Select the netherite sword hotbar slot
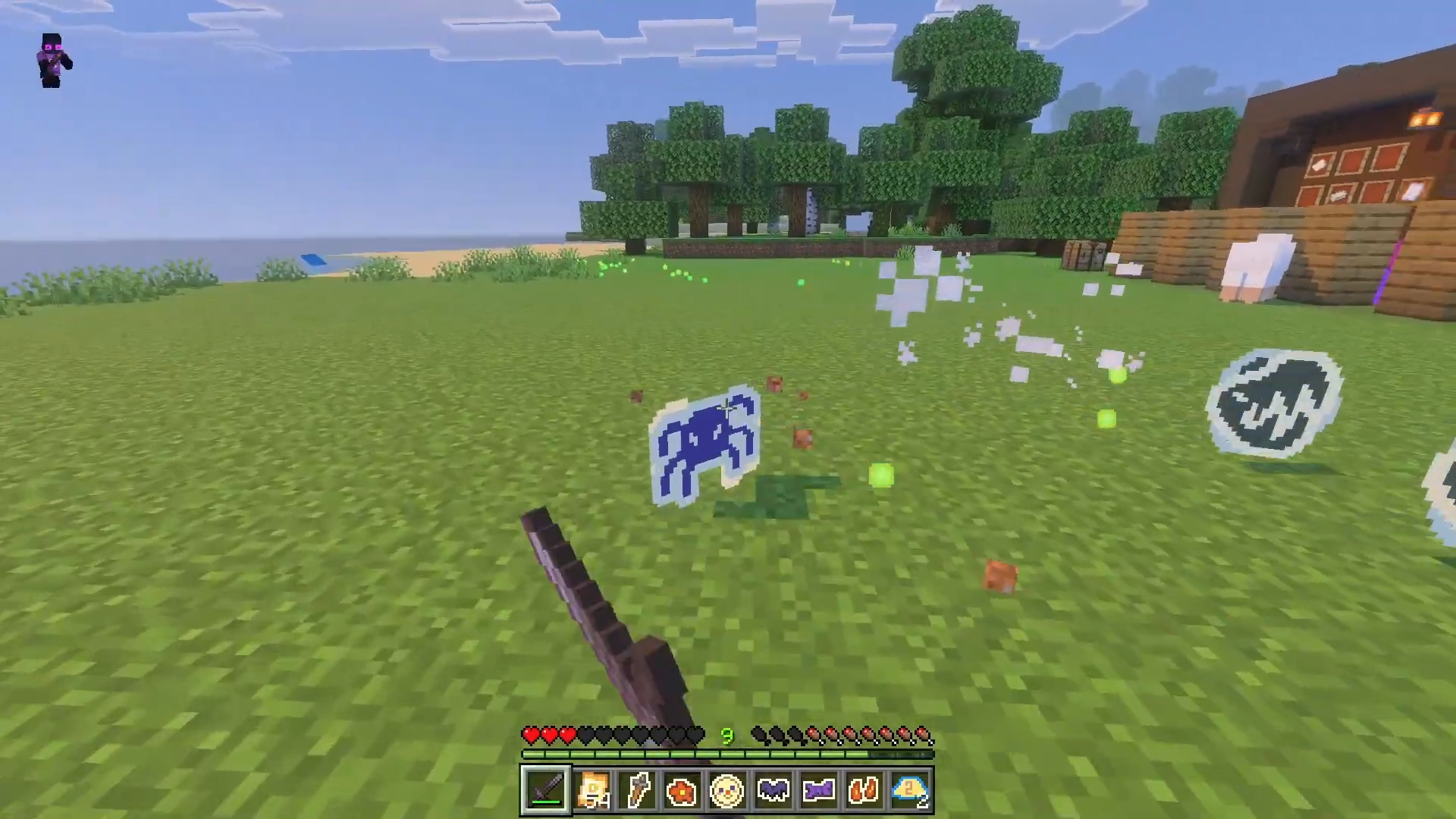The width and height of the screenshot is (1456, 819). 545,790
